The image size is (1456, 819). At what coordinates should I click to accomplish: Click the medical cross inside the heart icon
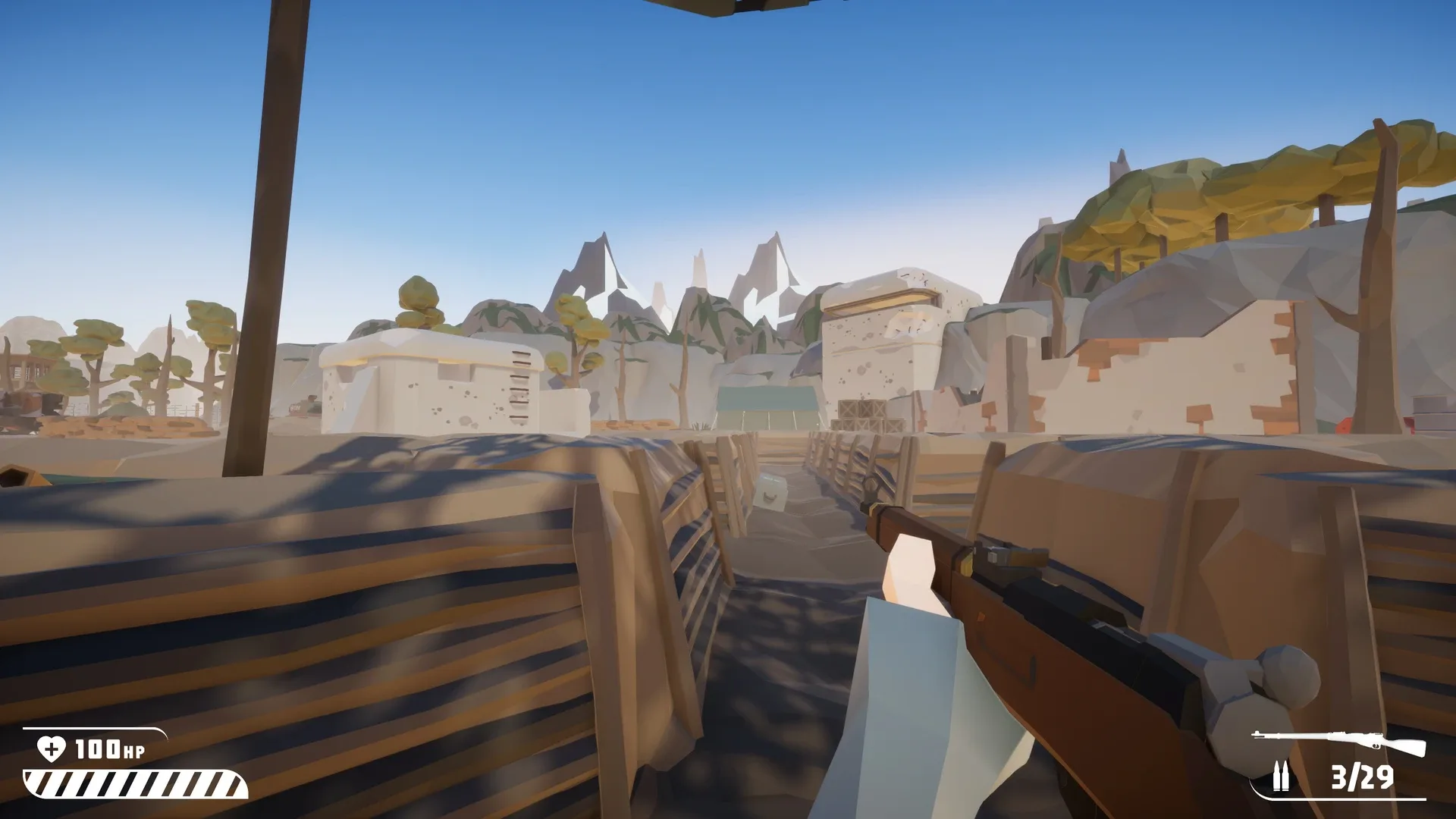click(x=50, y=750)
